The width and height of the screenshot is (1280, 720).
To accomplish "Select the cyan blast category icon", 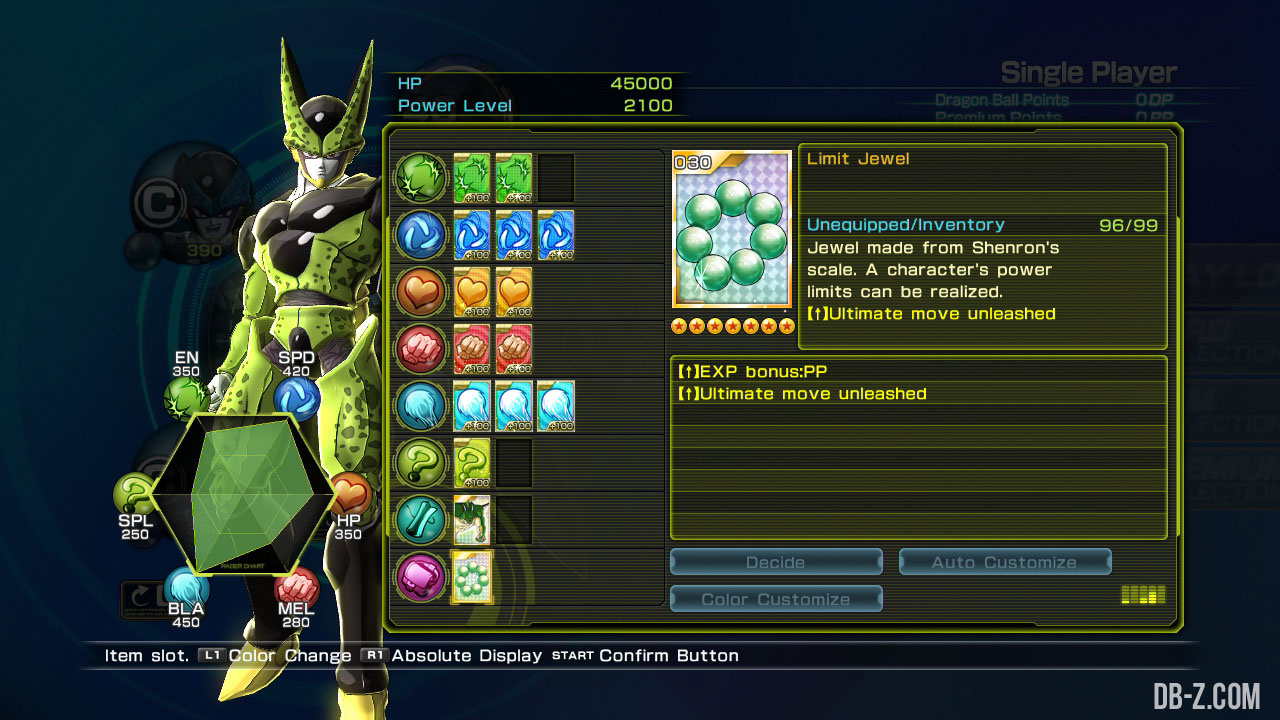I will tap(421, 406).
